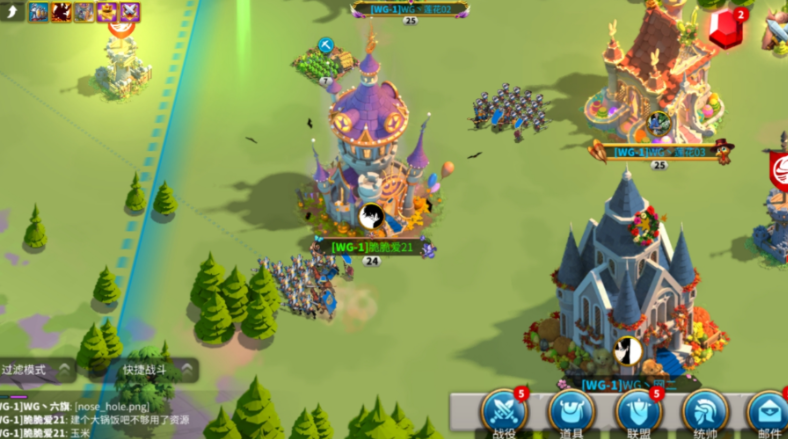Select the armored knights buff icon
788x439 pixels.
click(38, 12)
